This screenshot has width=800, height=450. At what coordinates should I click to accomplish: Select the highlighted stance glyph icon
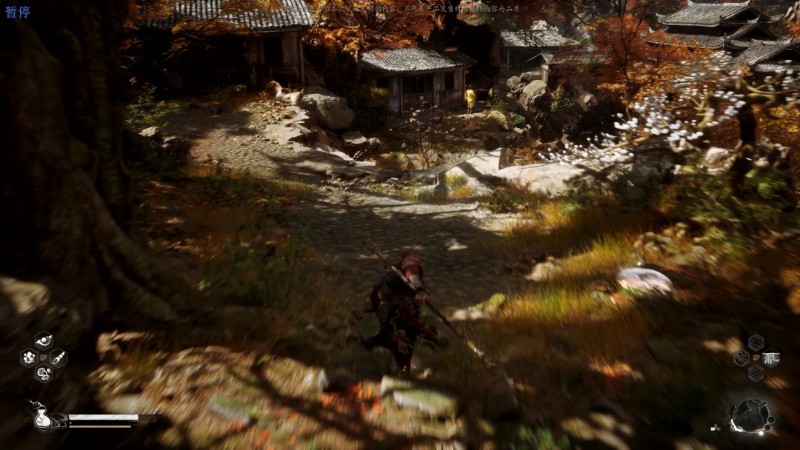point(771,357)
